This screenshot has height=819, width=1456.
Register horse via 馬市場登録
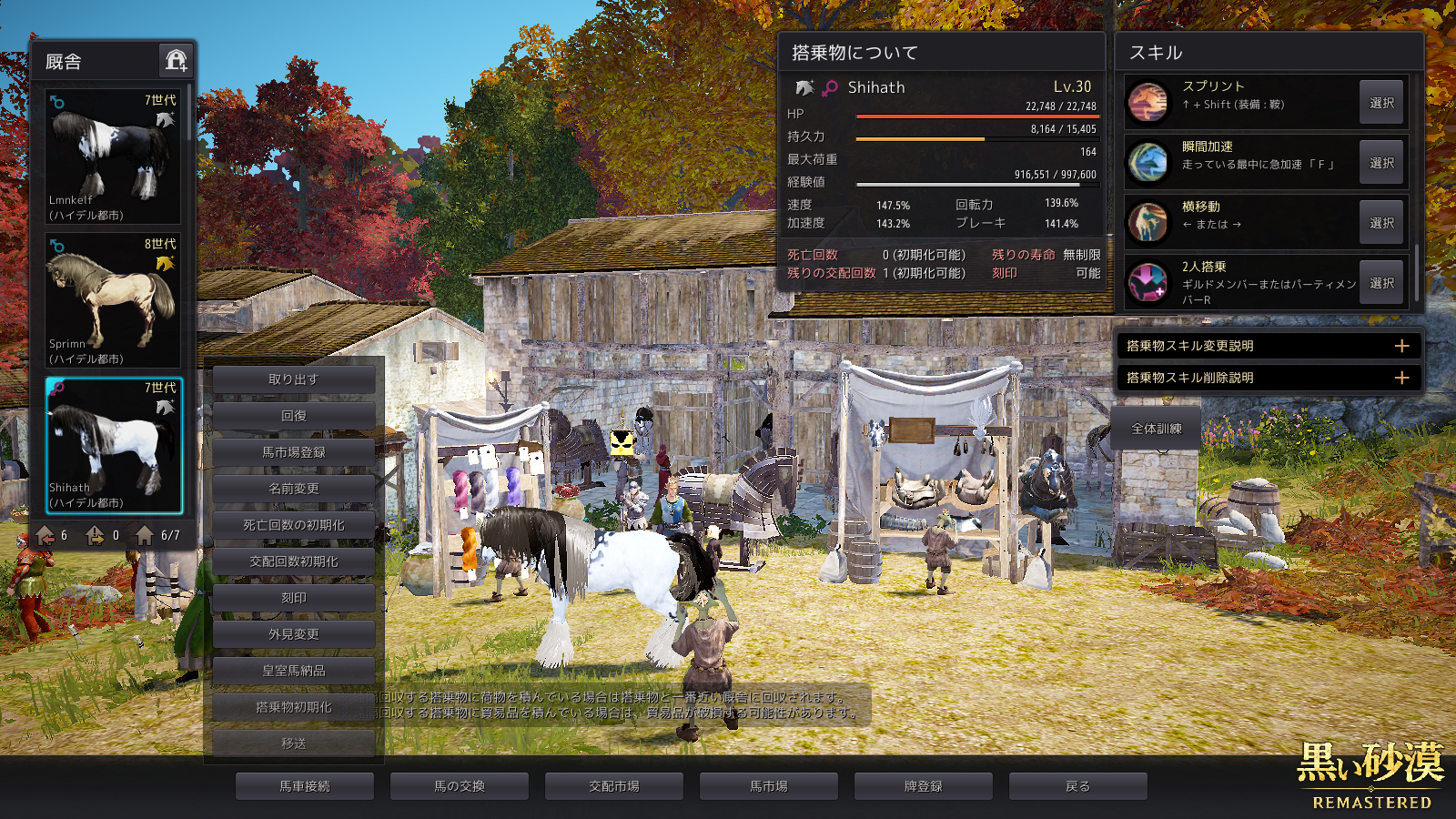click(x=294, y=452)
